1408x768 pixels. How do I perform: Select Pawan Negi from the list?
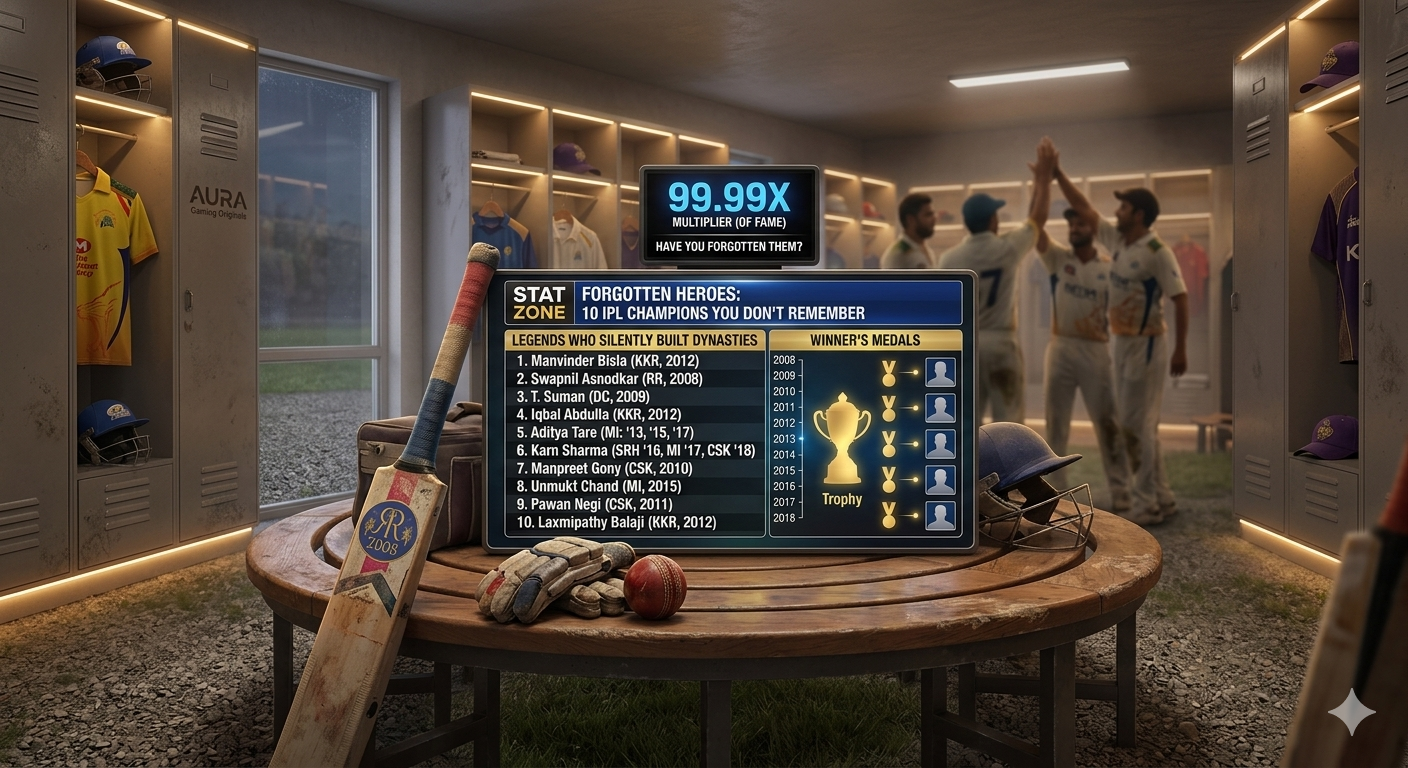click(596, 504)
